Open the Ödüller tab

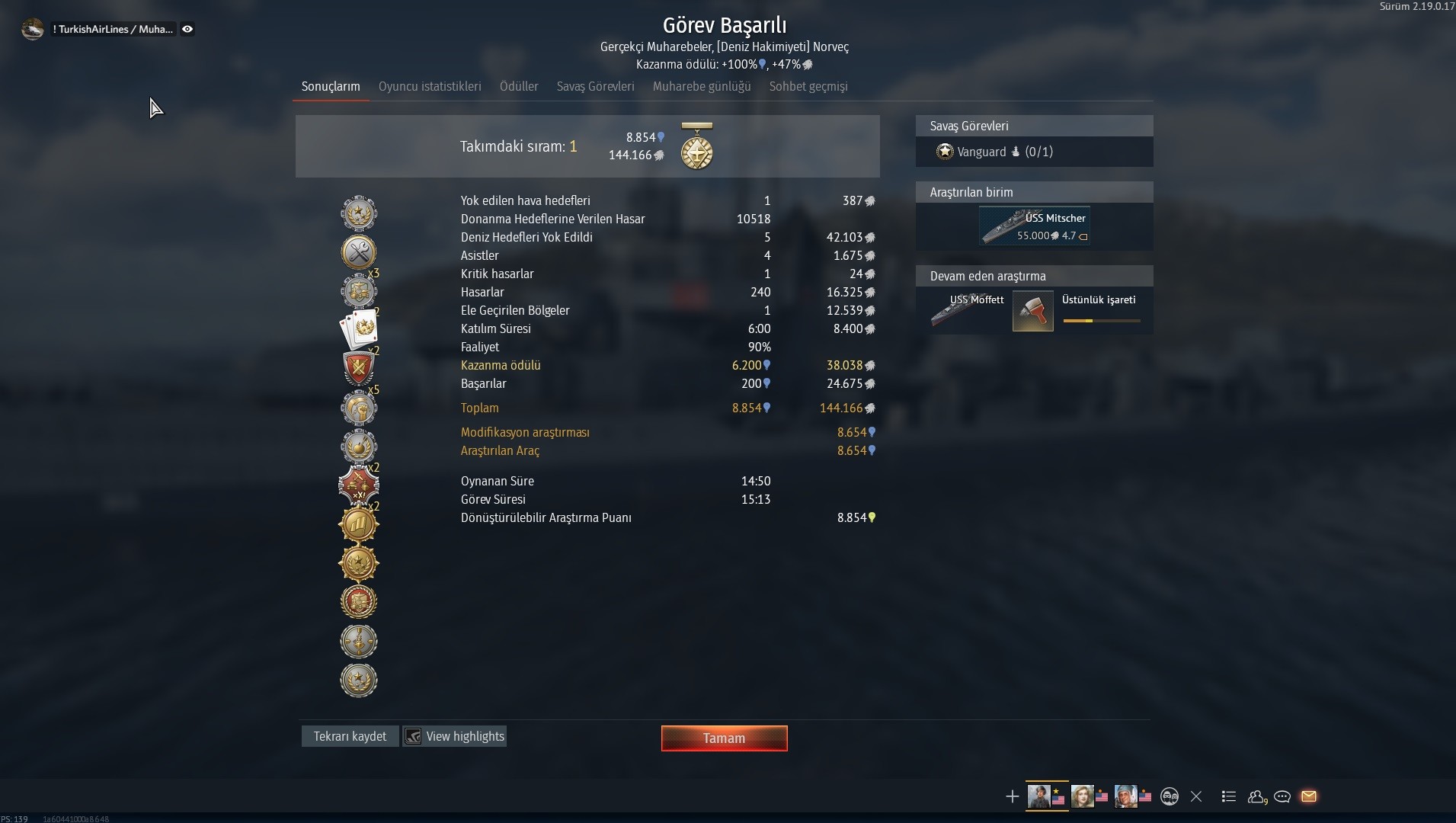tap(519, 87)
